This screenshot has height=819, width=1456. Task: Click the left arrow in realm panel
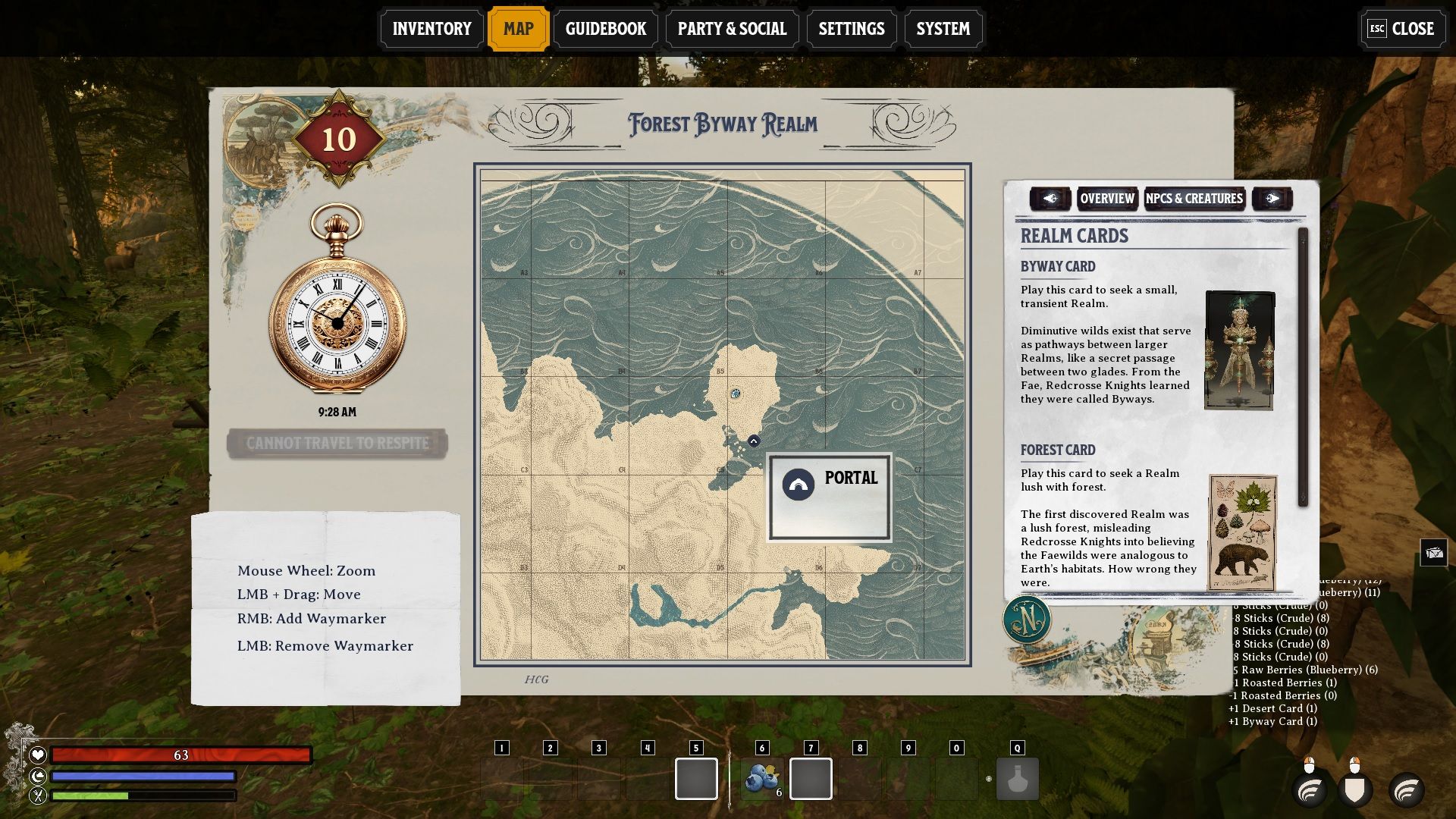tap(1050, 199)
